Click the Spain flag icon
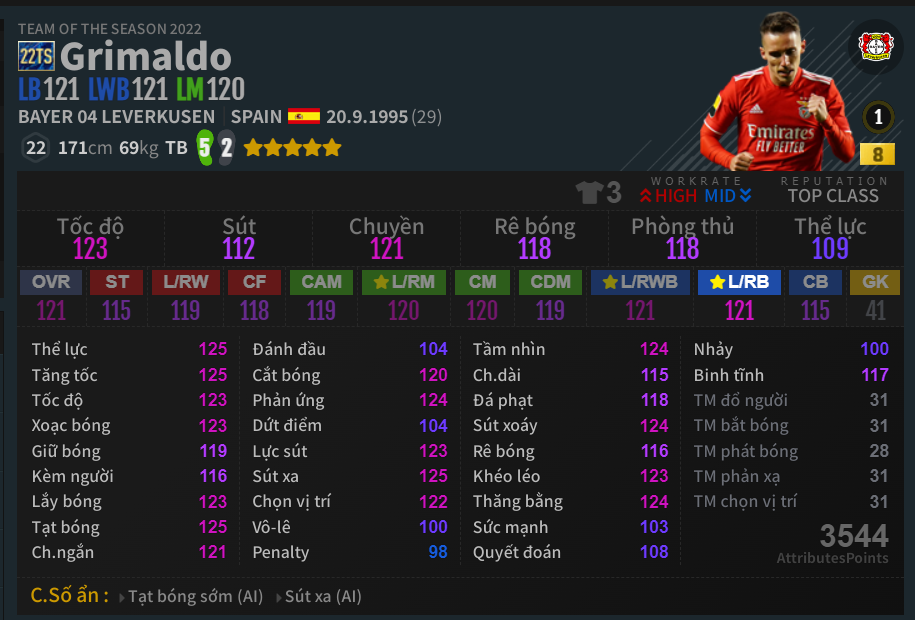The height and width of the screenshot is (620, 915). point(303,117)
